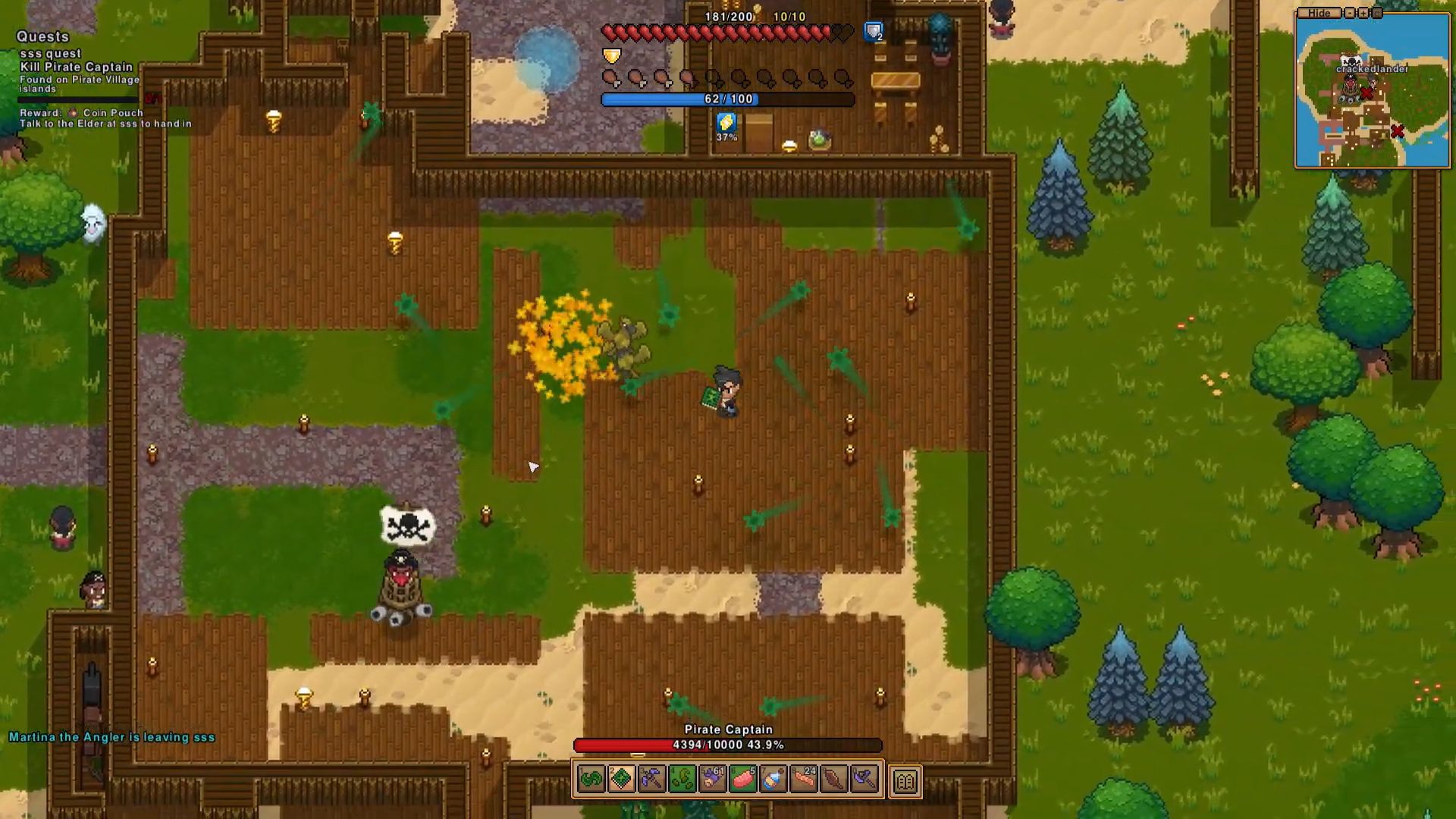
Task: Equip the purple pickaxe in slot 3
Action: [x=651, y=779]
